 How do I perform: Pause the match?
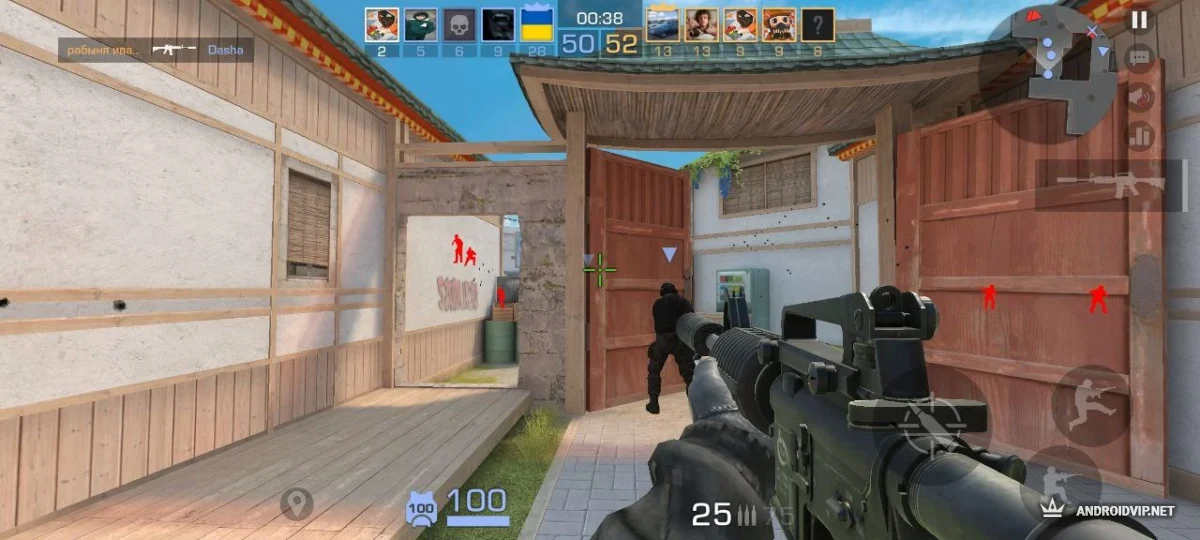1139,19
